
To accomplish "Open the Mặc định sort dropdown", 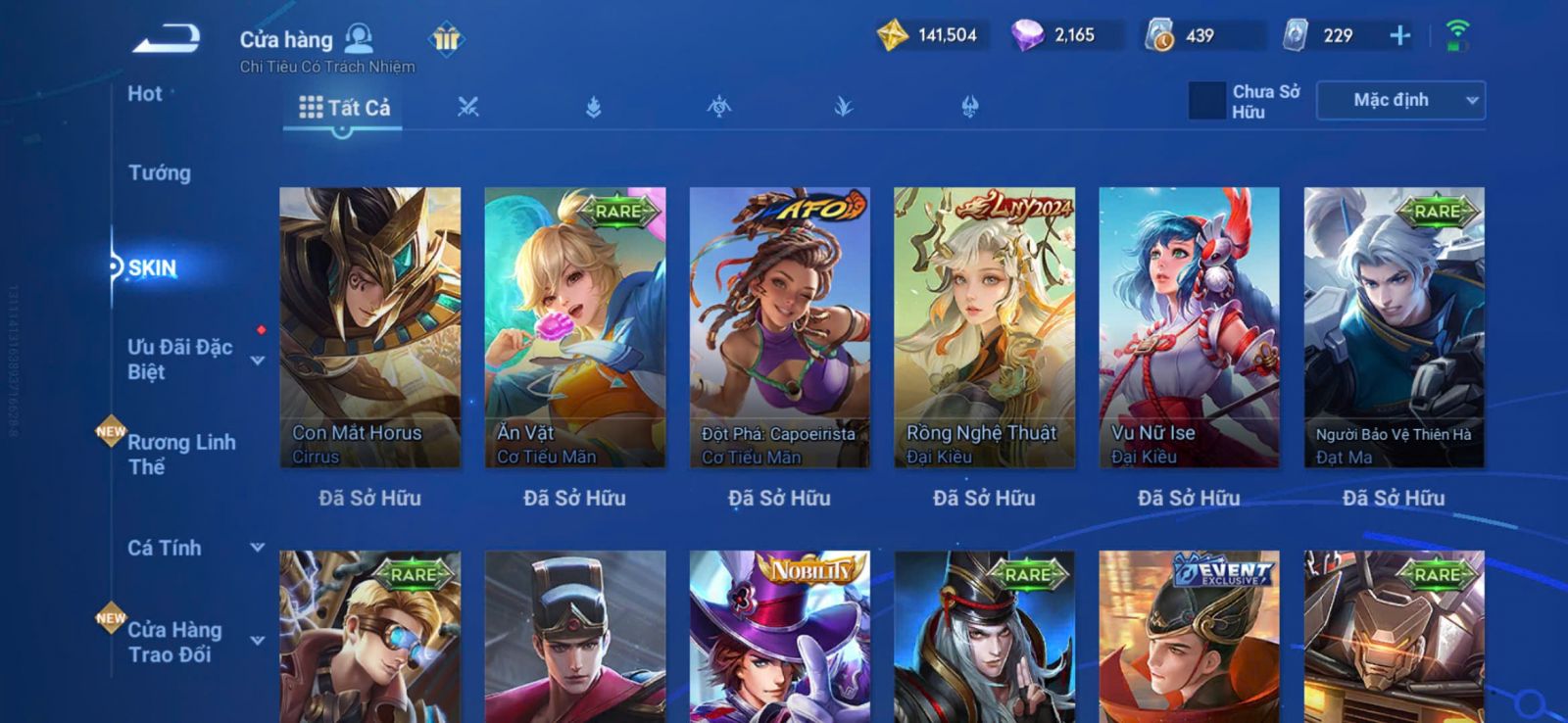I will coord(1400,101).
